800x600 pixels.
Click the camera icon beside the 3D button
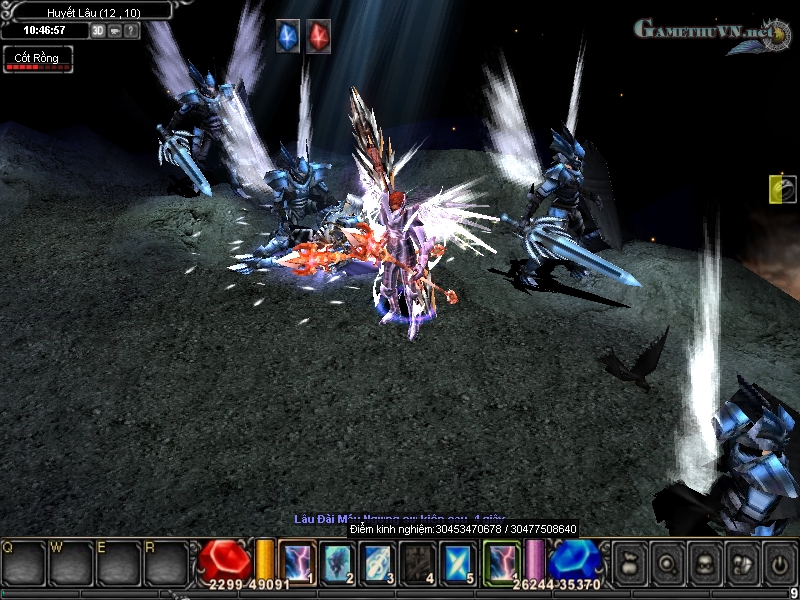click(x=115, y=30)
